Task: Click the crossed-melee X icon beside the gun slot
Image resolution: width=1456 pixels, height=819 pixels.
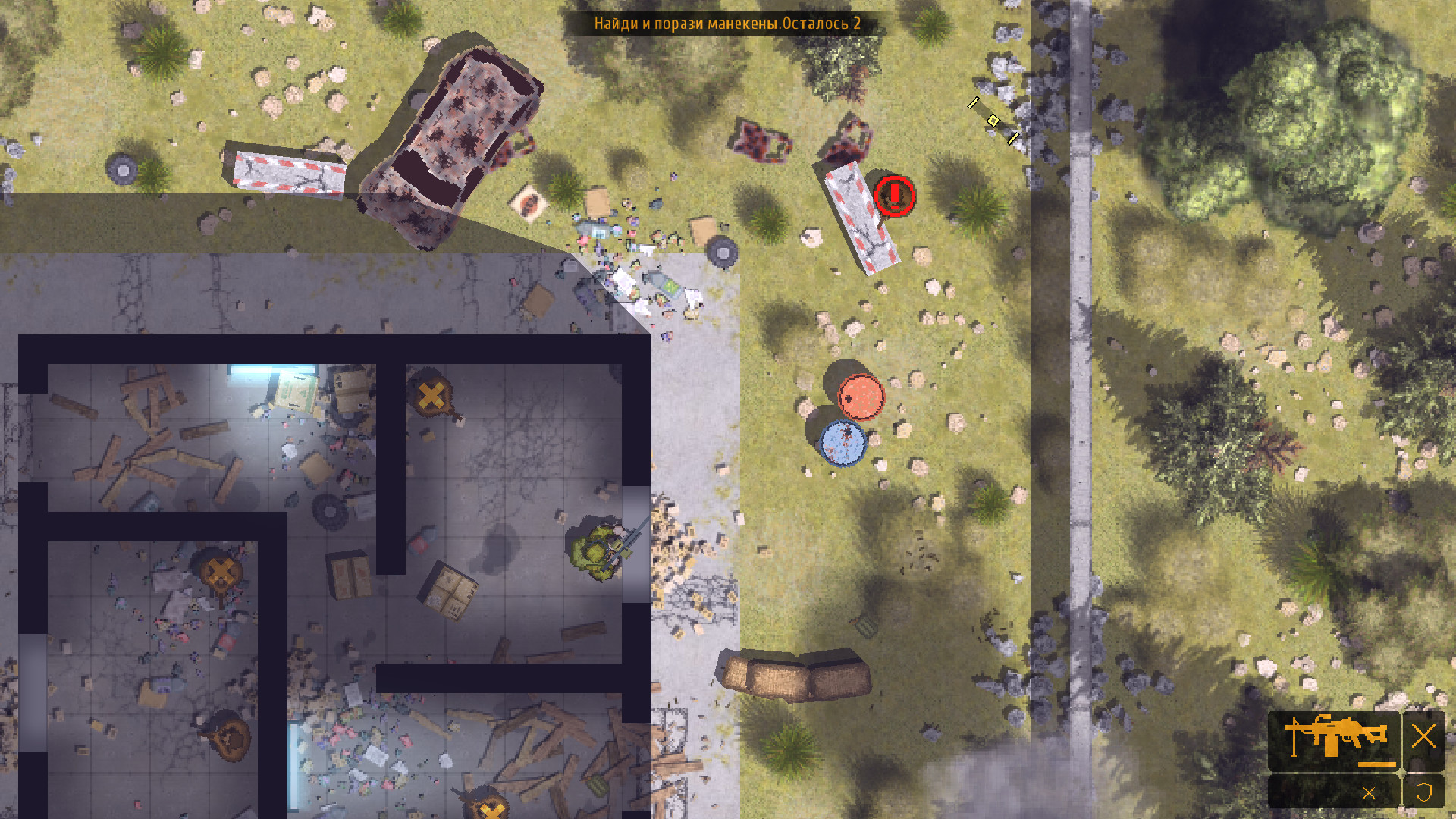Action: pos(1424,736)
